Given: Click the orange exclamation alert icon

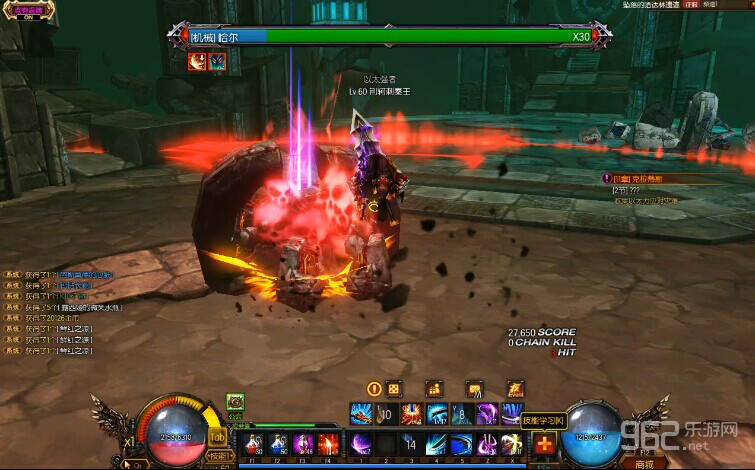Looking at the screenshot, I should tap(375, 388).
